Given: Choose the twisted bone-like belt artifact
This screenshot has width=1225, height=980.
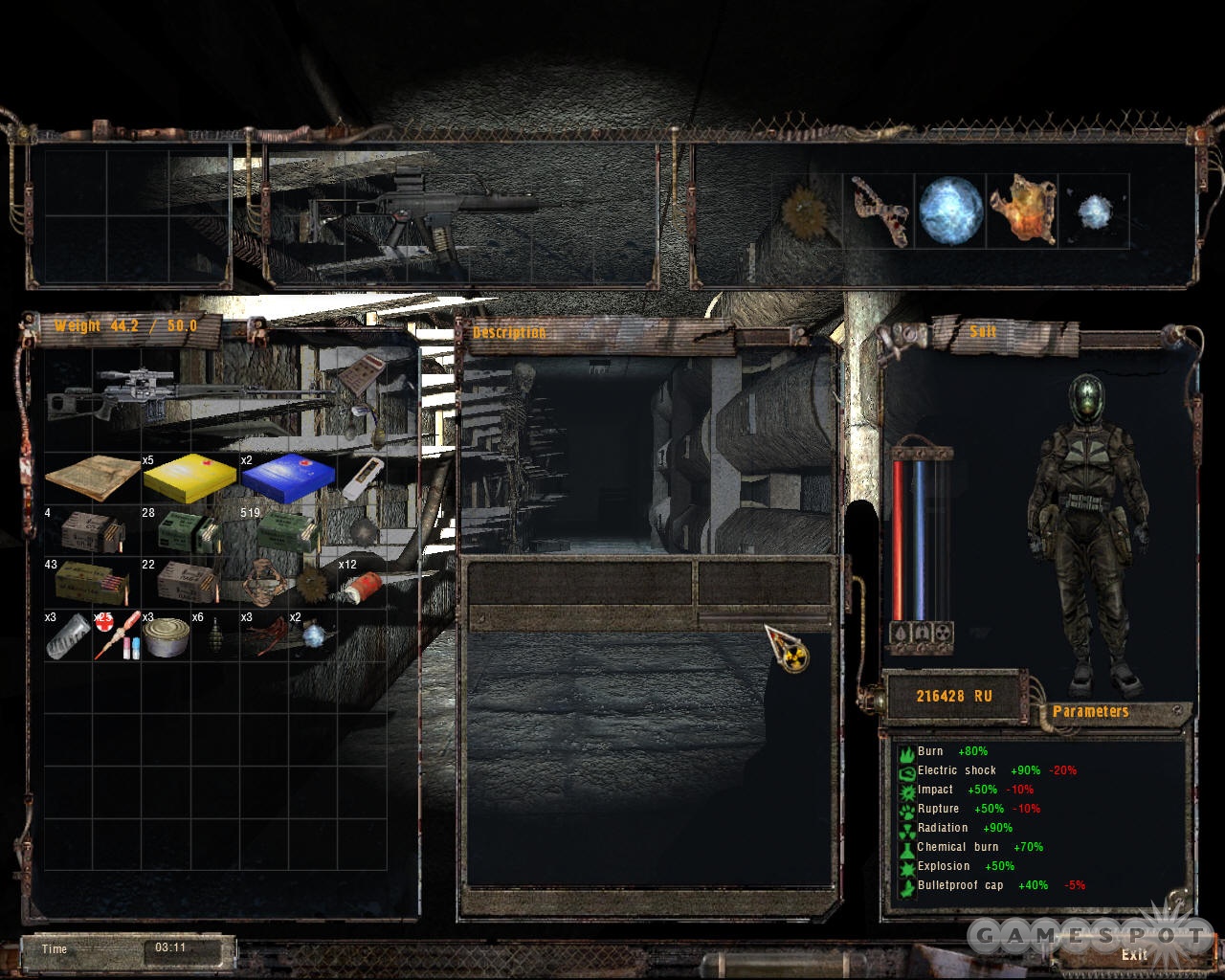Looking at the screenshot, I should (x=880, y=211).
